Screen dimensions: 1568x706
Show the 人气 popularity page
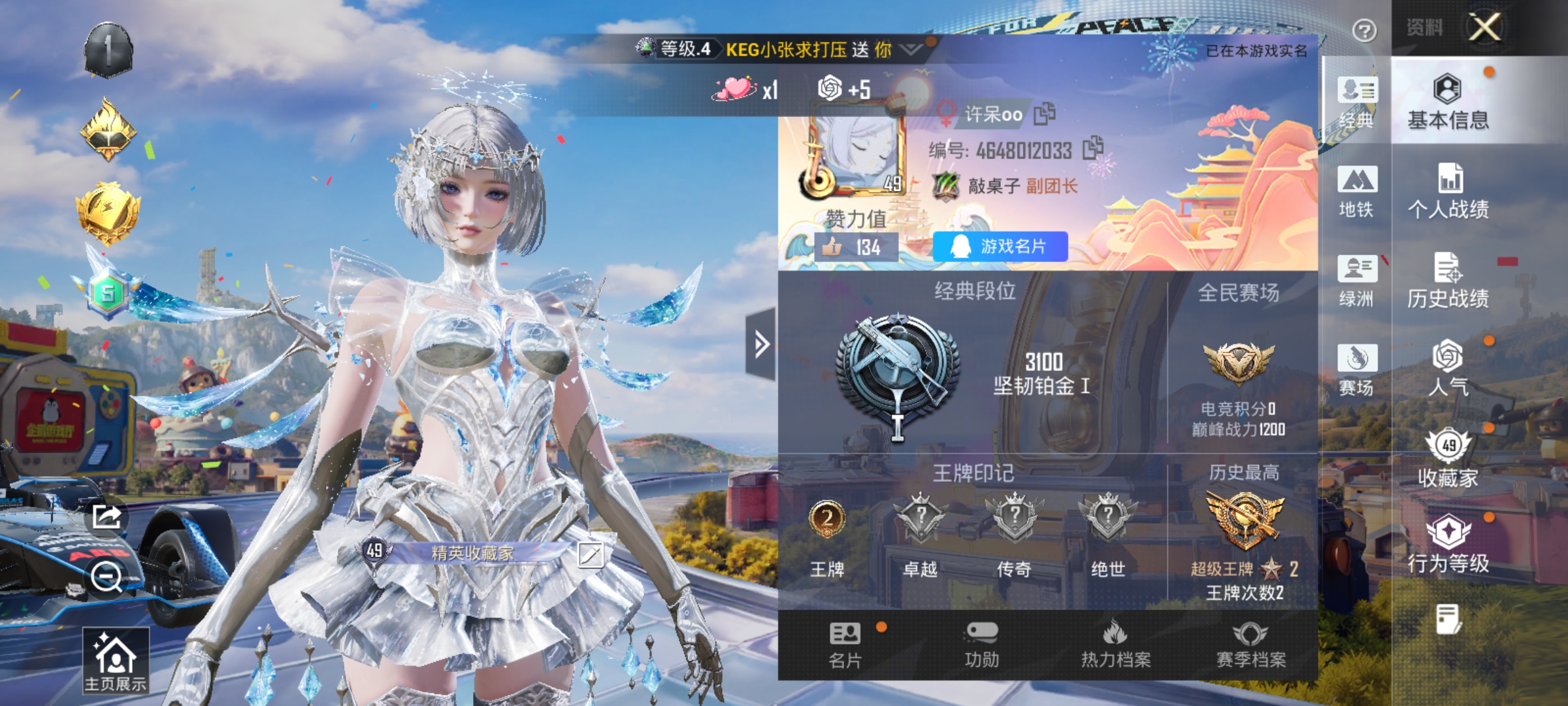(x=1448, y=368)
